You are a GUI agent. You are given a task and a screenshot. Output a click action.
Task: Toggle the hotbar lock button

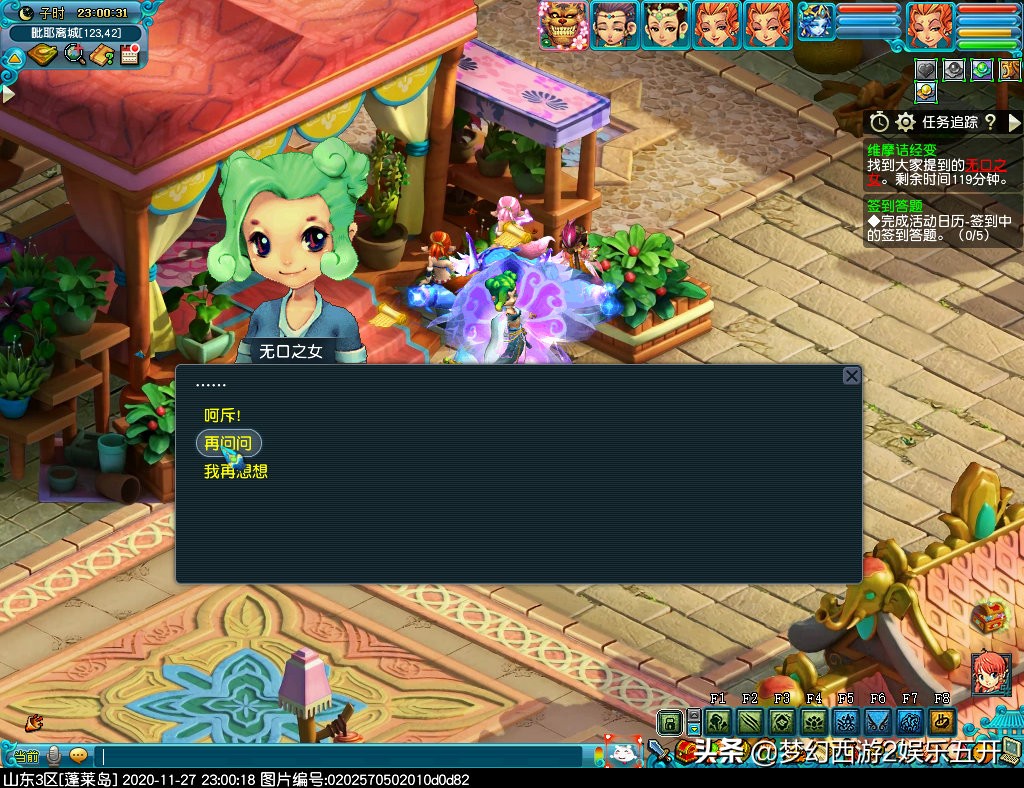pos(669,722)
